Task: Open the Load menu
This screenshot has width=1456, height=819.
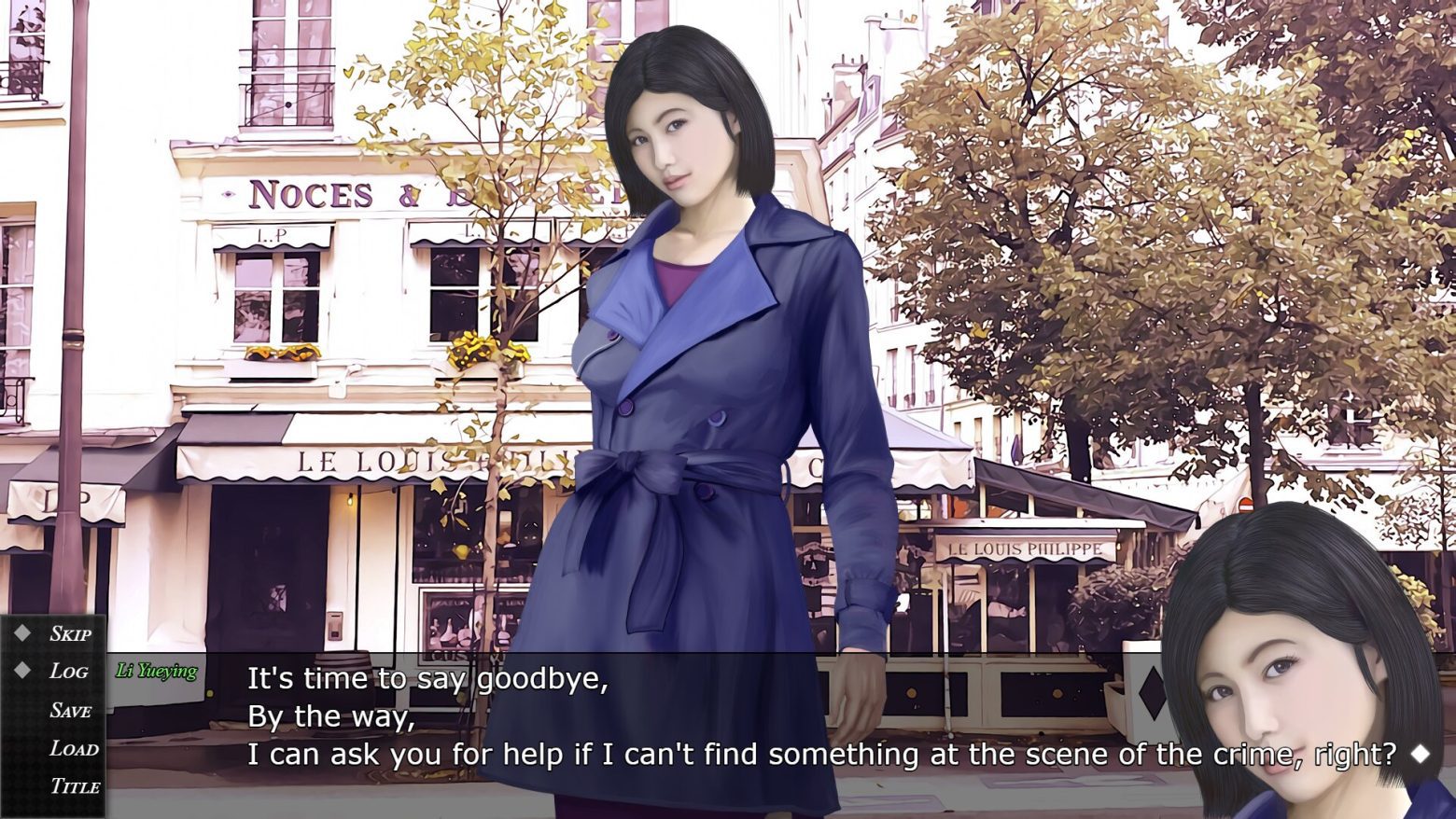Action: point(74,749)
